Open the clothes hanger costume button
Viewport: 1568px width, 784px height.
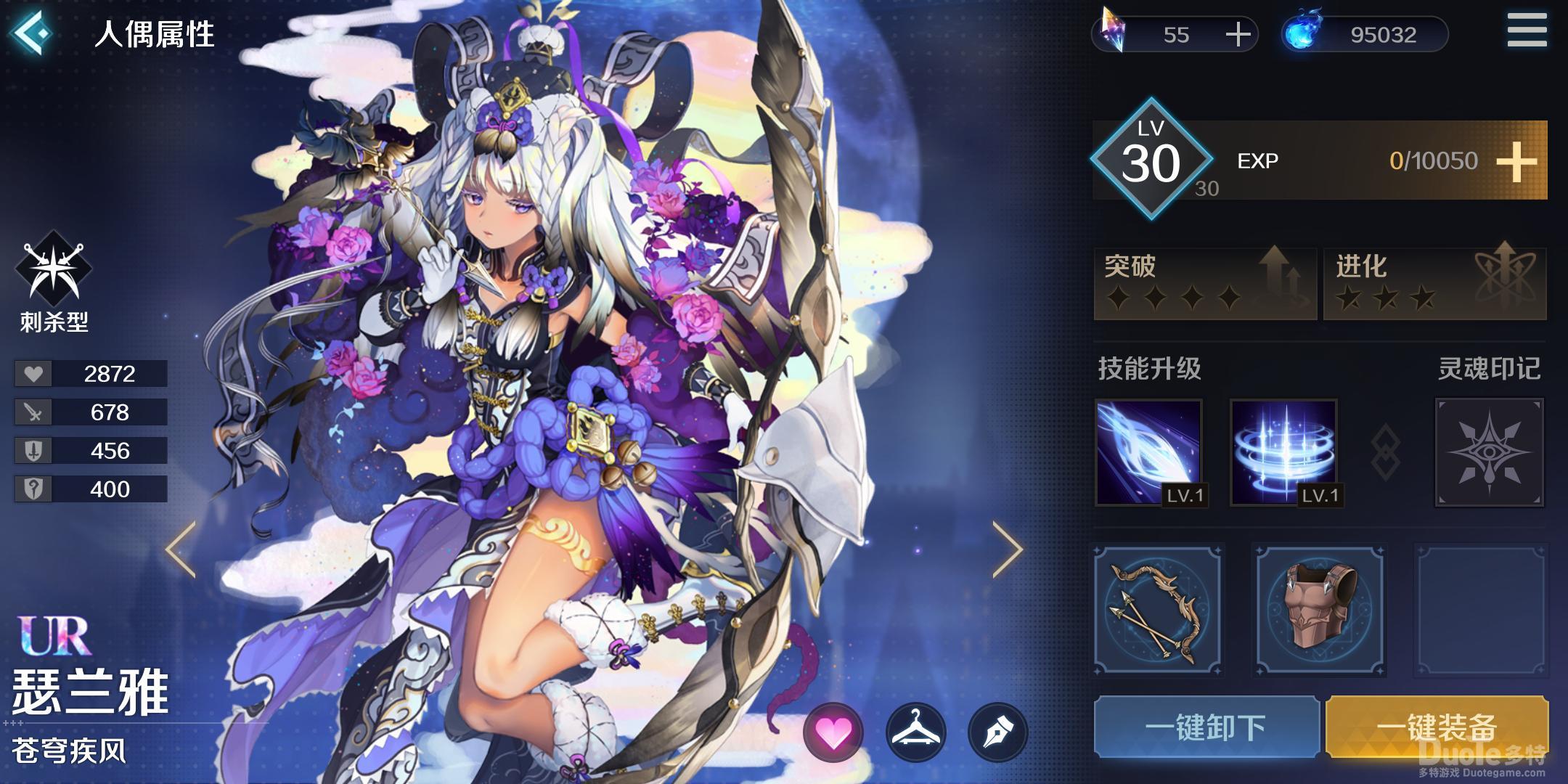(915, 733)
